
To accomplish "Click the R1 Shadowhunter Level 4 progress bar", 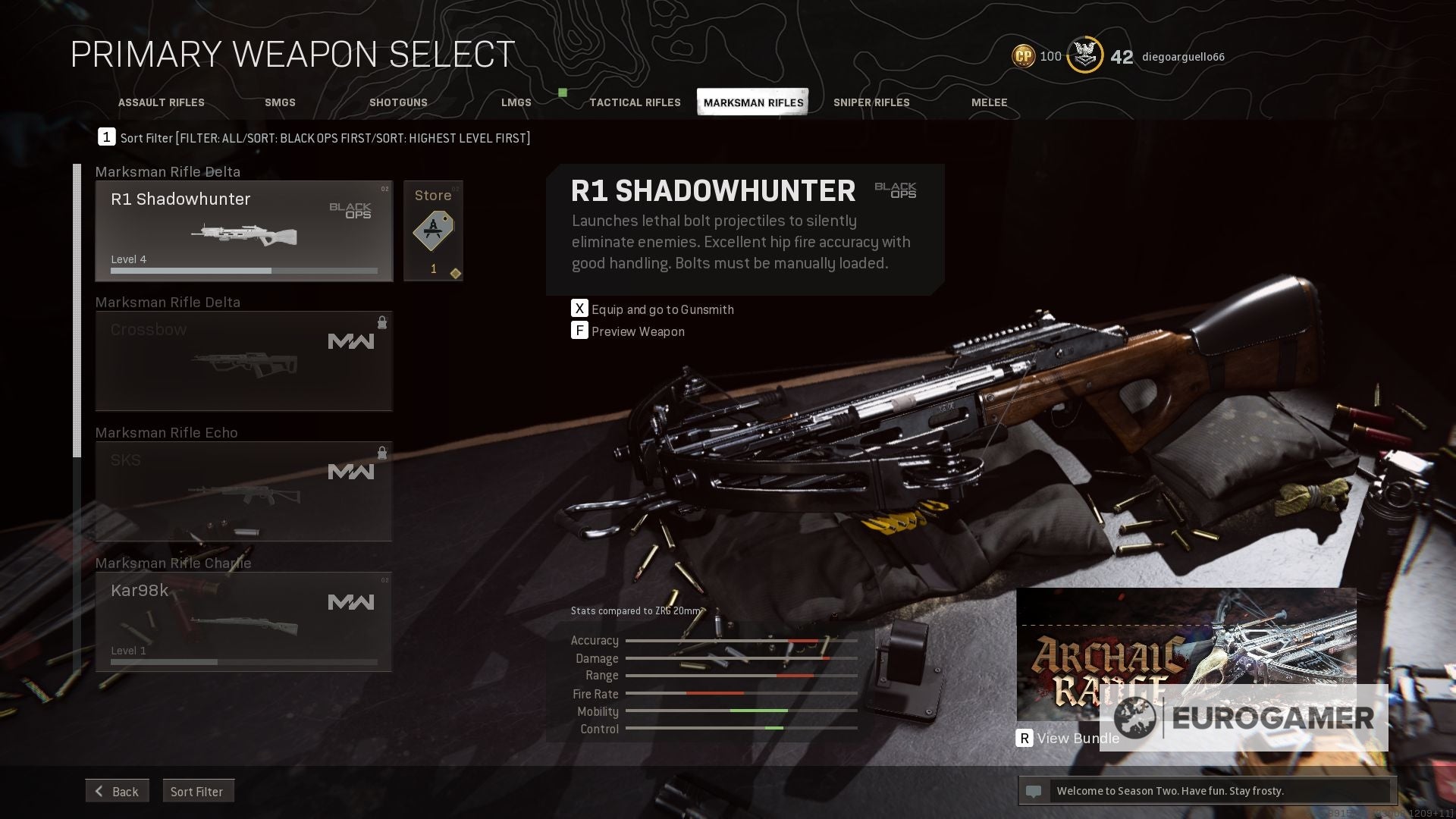I will 243,270.
